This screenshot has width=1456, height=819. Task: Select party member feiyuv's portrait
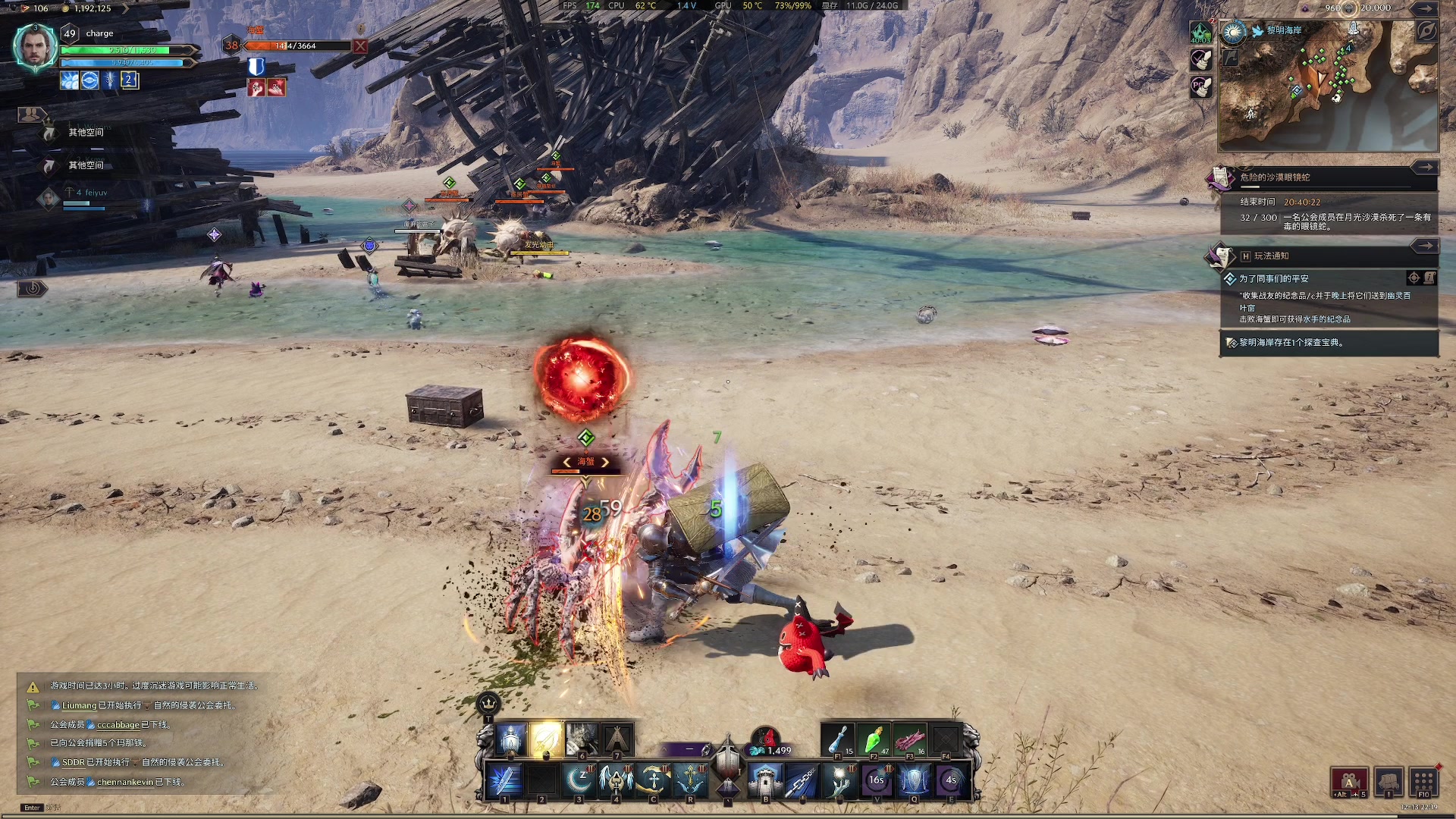coord(49,199)
